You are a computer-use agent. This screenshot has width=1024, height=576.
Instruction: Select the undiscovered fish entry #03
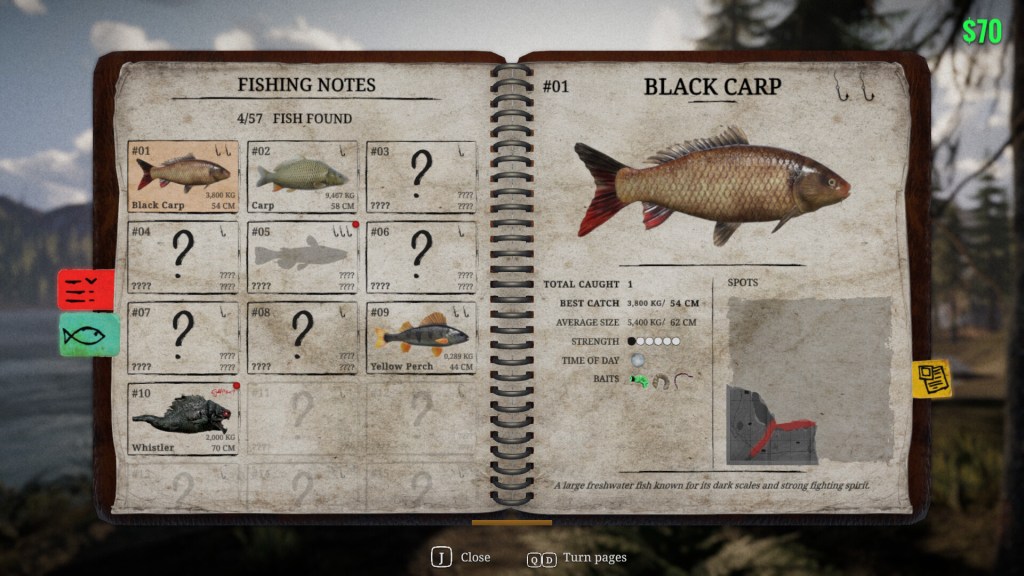421,177
